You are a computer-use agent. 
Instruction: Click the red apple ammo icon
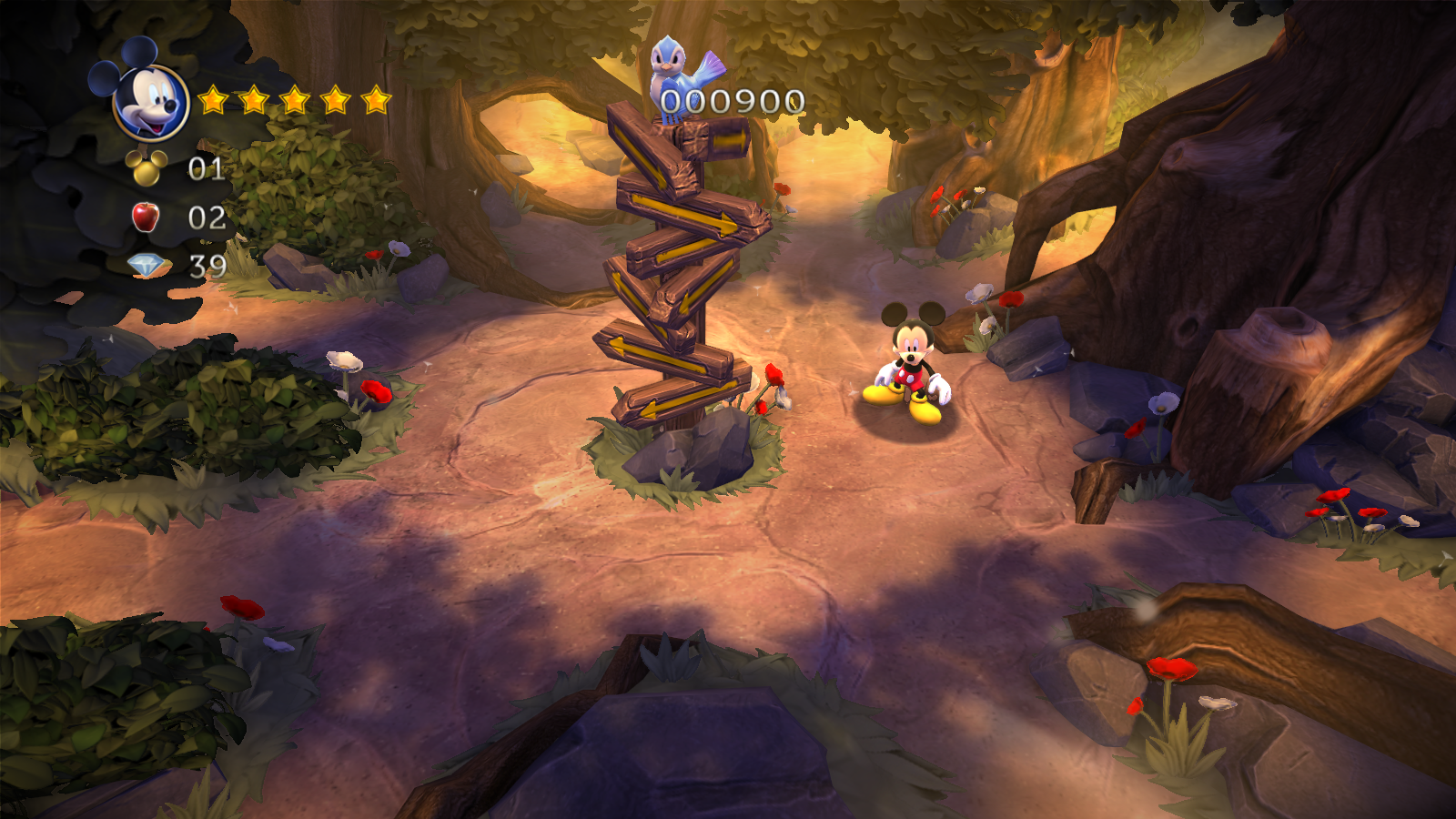click(146, 217)
